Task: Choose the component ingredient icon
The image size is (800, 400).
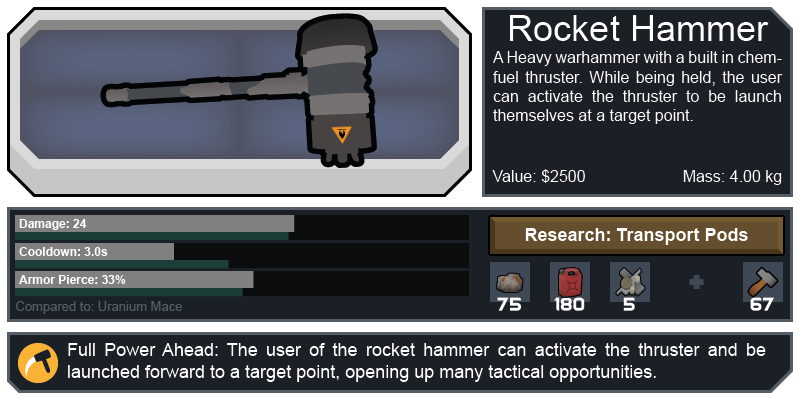Action: point(629,281)
